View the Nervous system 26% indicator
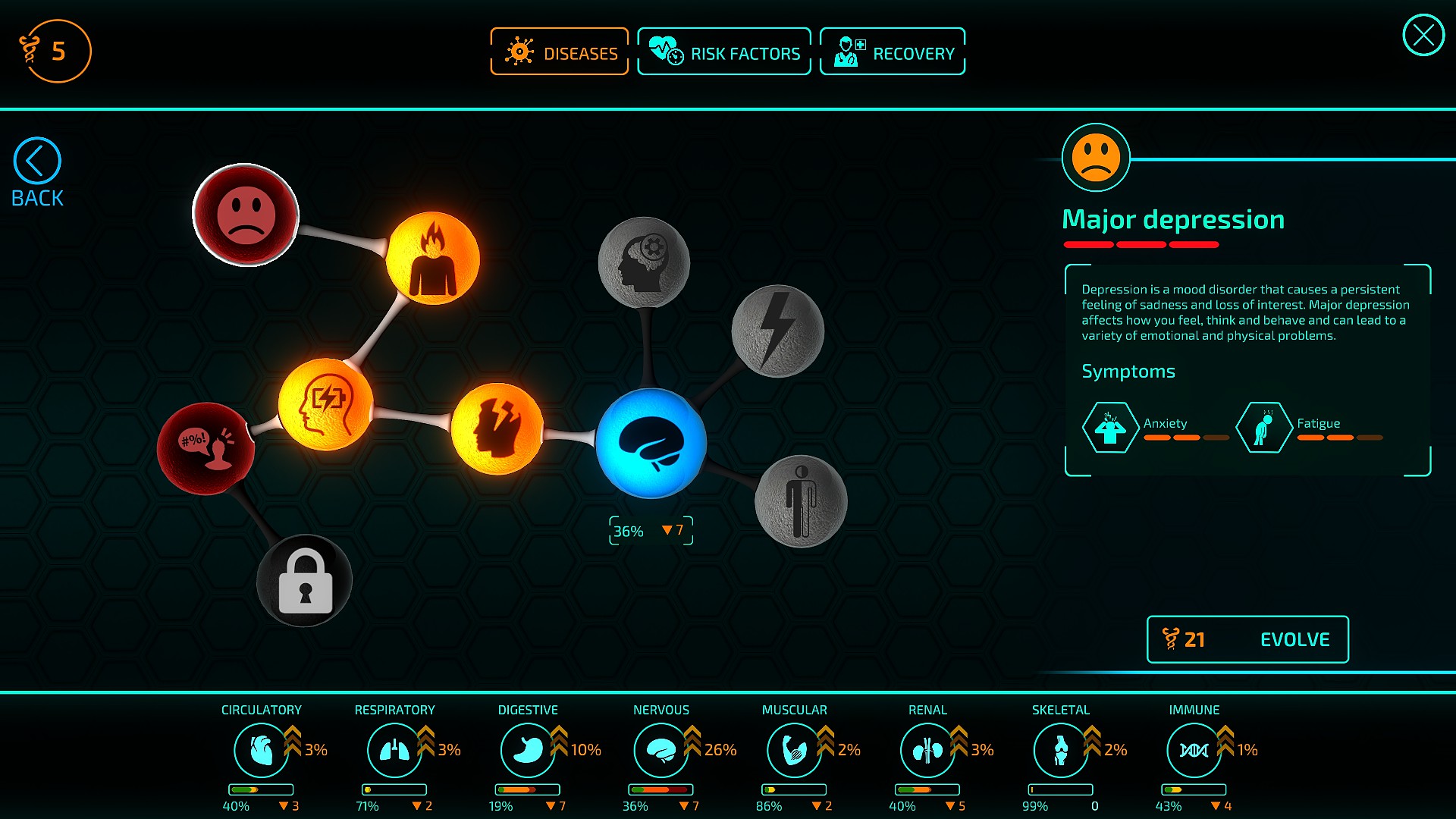 [x=717, y=749]
